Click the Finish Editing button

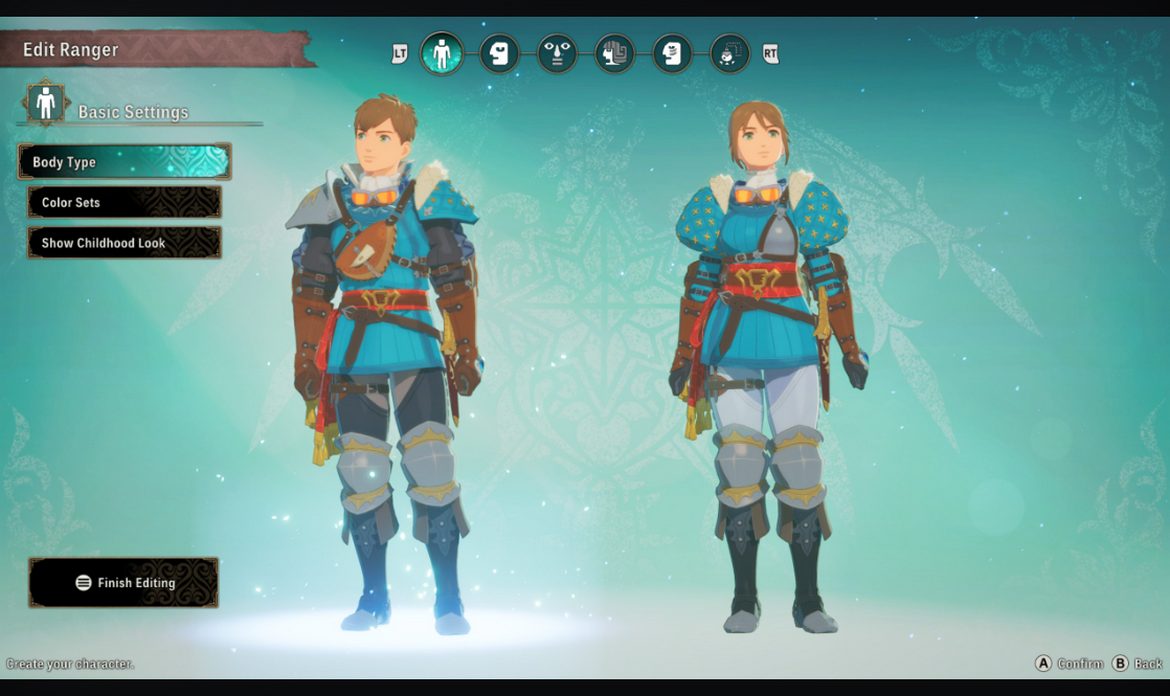tap(124, 583)
